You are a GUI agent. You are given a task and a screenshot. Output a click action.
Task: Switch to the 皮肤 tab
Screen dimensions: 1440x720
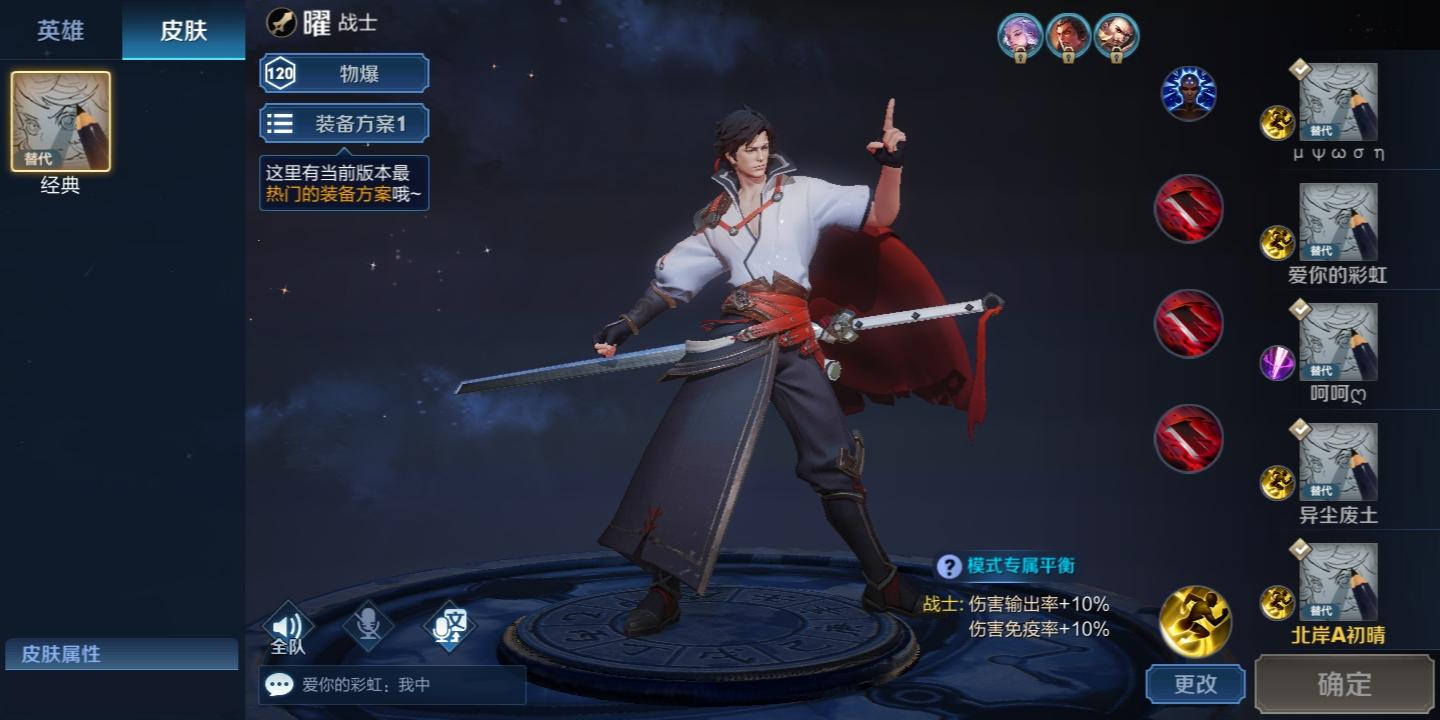coord(183,31)
